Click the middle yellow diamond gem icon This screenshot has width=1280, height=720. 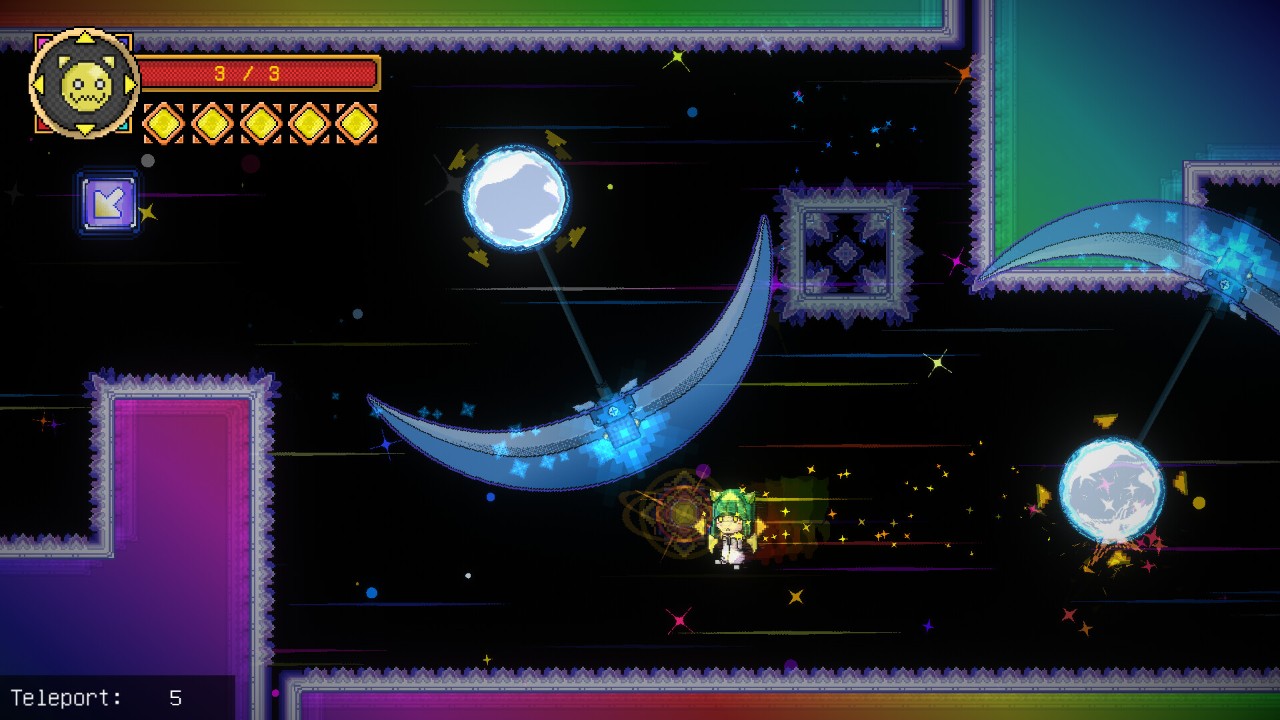(262, 121)
